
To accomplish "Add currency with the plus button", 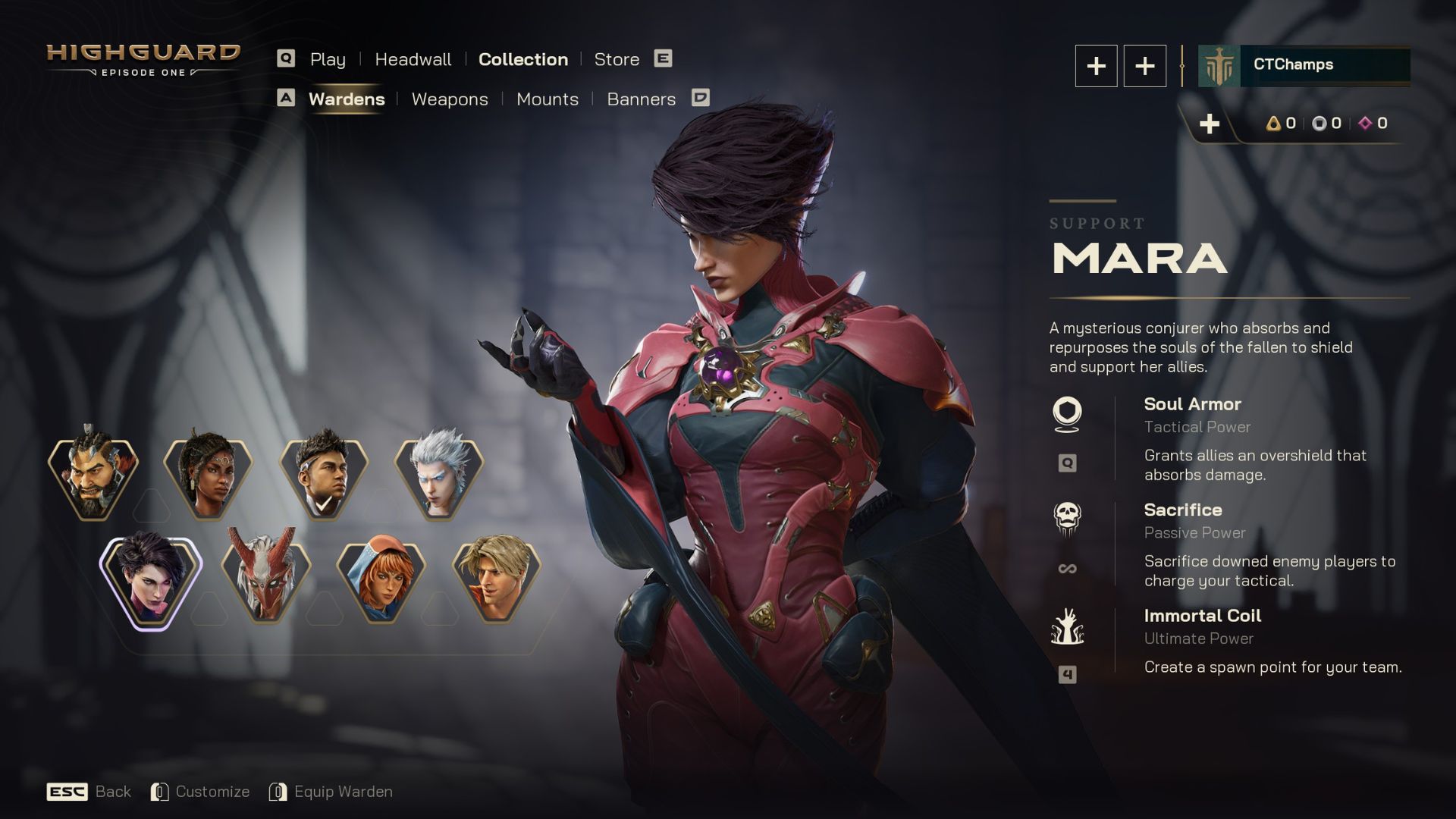I will (1210, 124).
